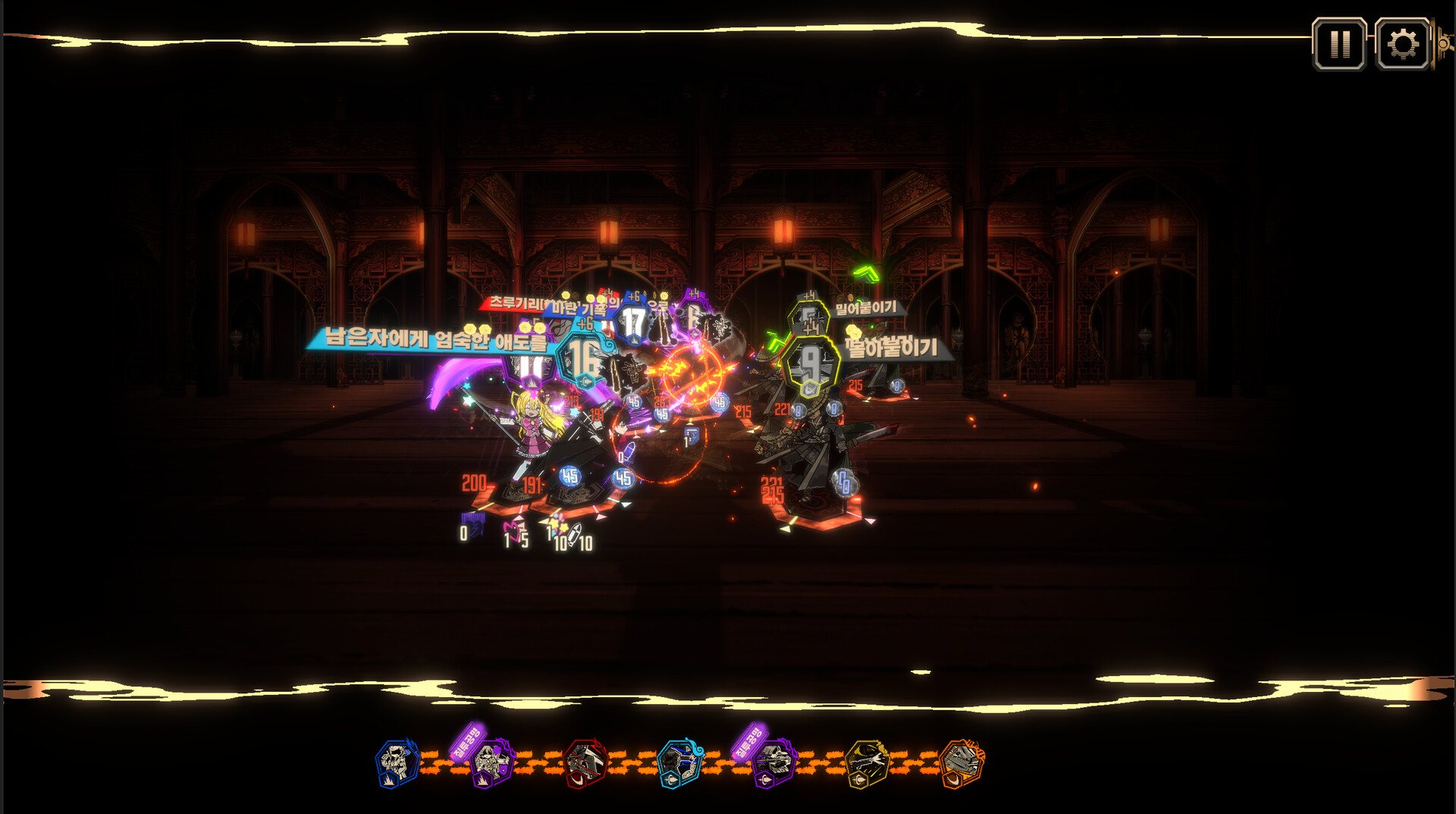Click the gold pistol skill medallion
The width and height of the screenshot is (1456, 814).
tap(868, 762)
